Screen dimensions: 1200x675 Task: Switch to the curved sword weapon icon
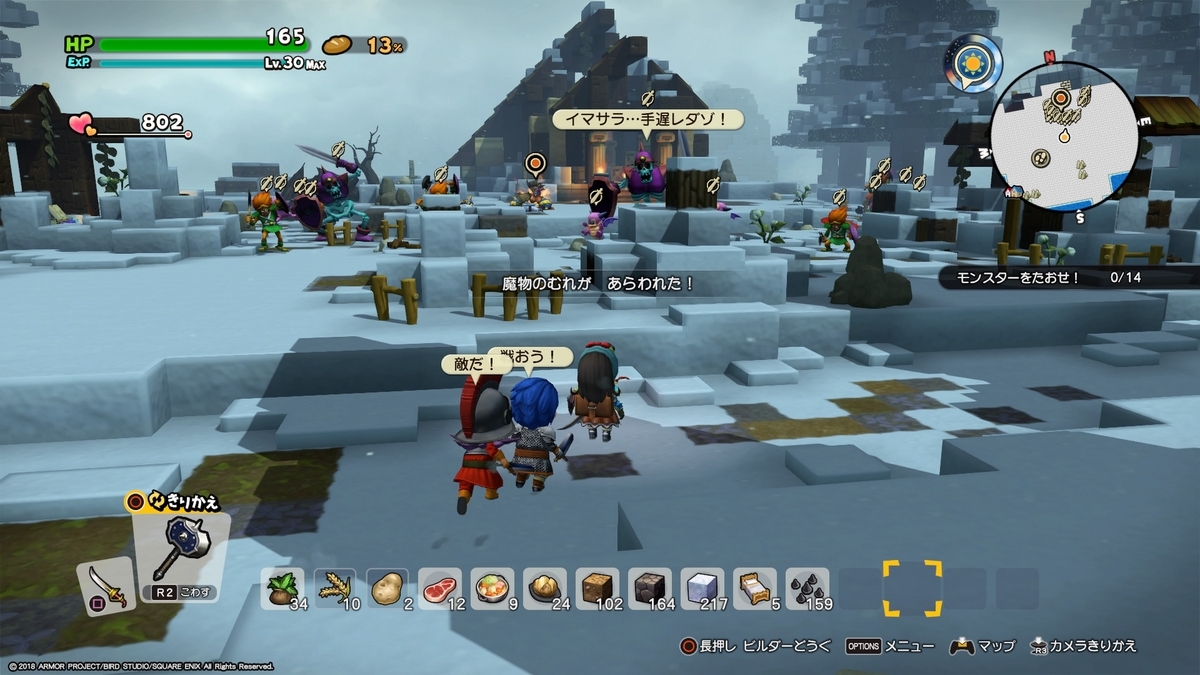coord(106,585)
